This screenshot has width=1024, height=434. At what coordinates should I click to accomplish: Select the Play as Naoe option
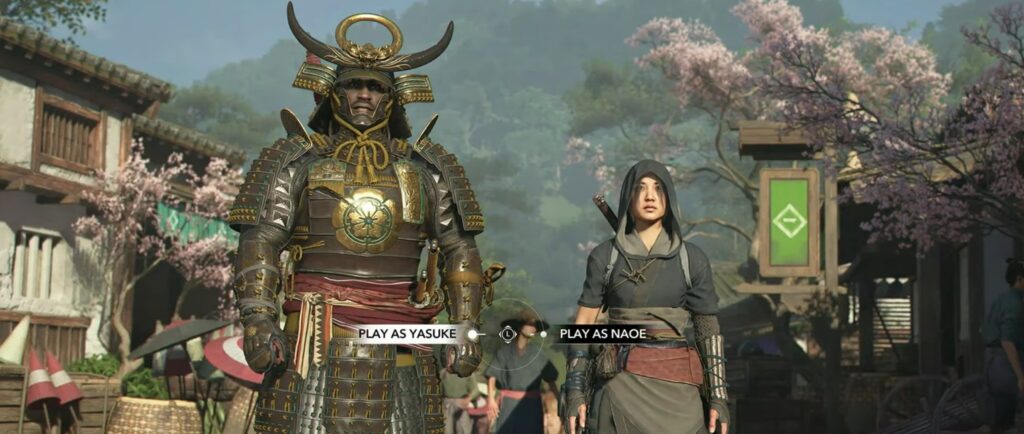click(603, 334)
